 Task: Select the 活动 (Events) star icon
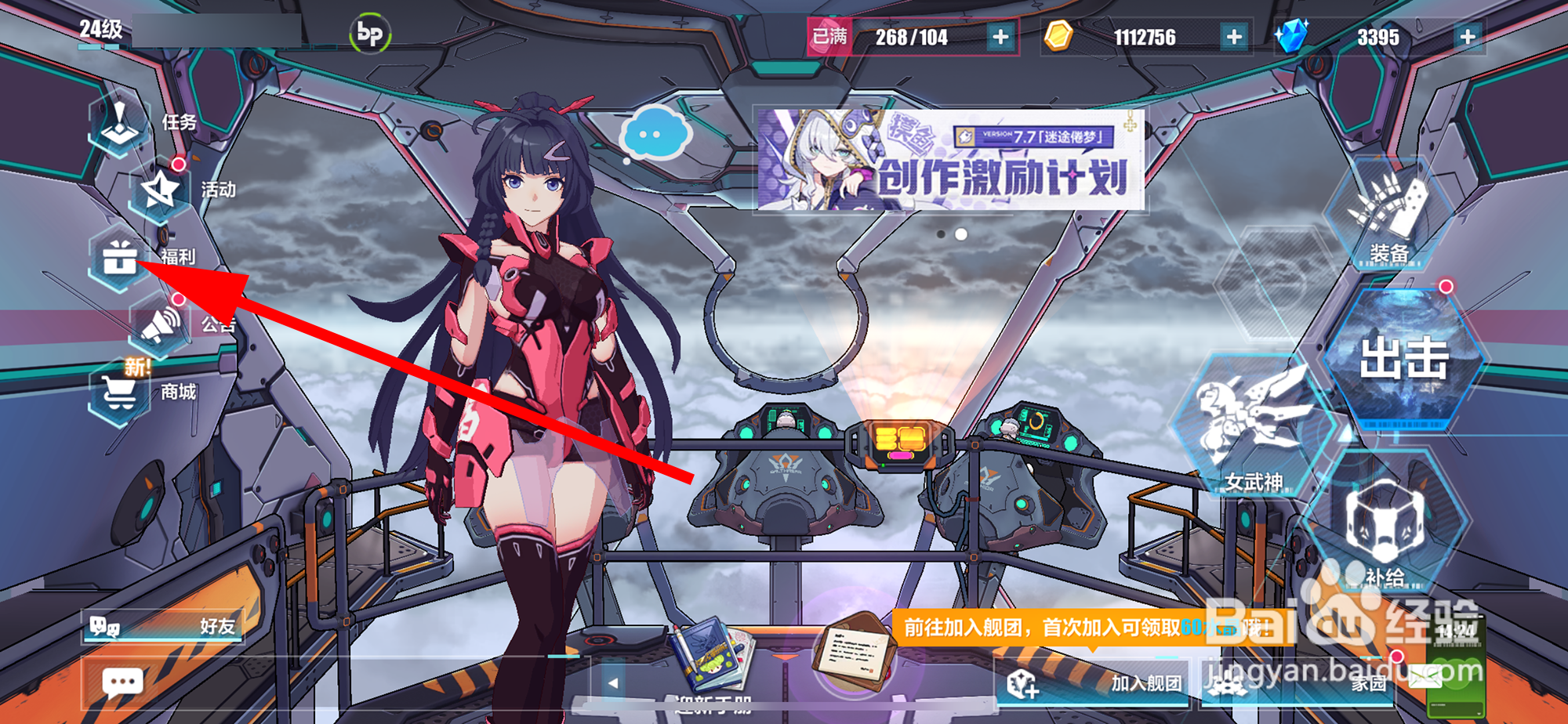pos(161,188)
